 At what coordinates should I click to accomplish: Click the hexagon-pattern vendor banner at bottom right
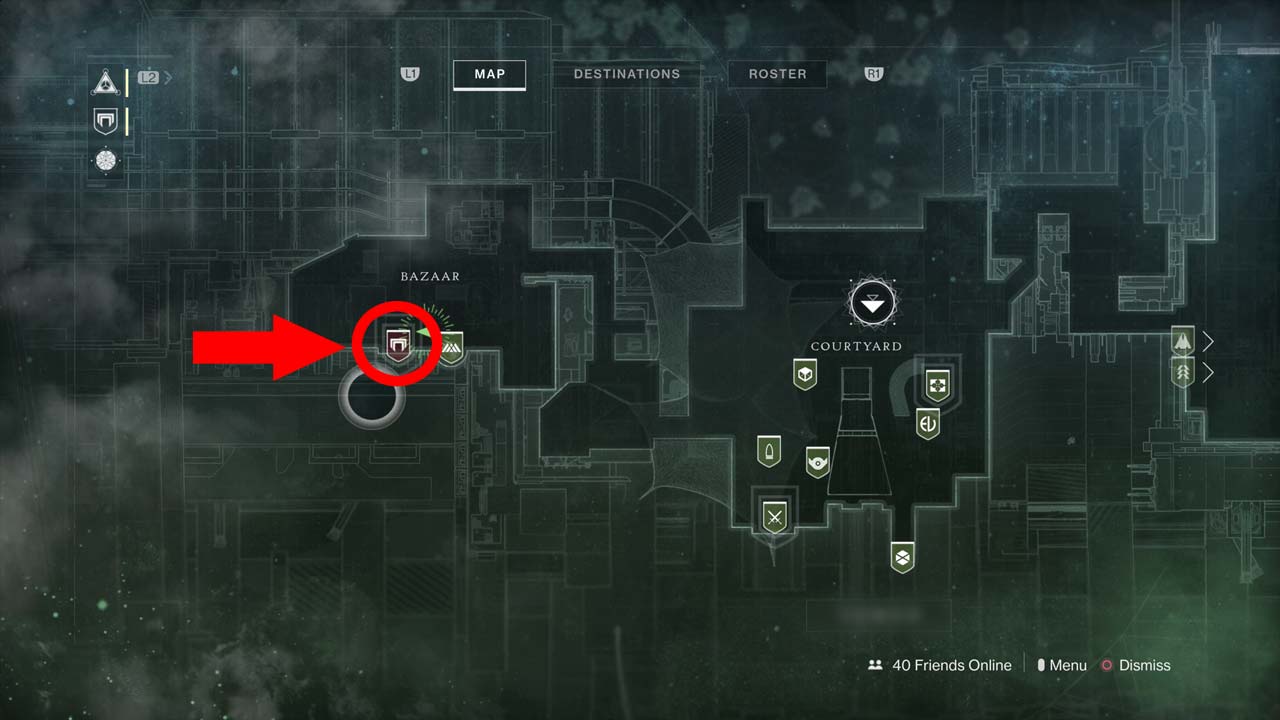point(900,557)
